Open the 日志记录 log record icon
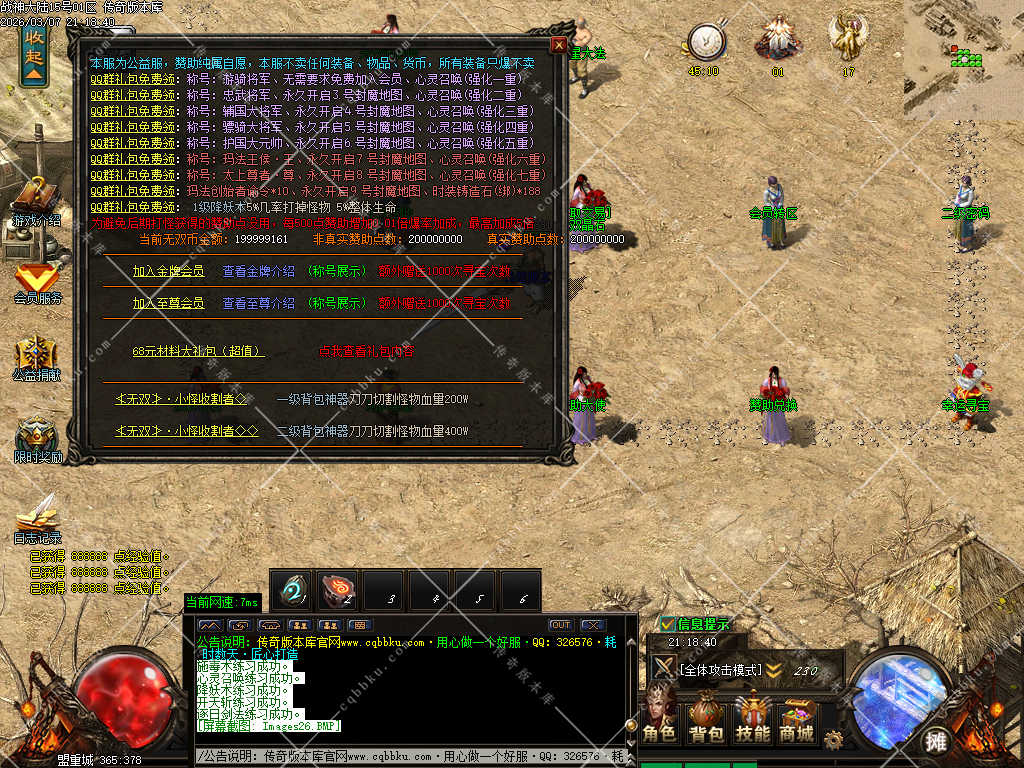 coord(37,518)
